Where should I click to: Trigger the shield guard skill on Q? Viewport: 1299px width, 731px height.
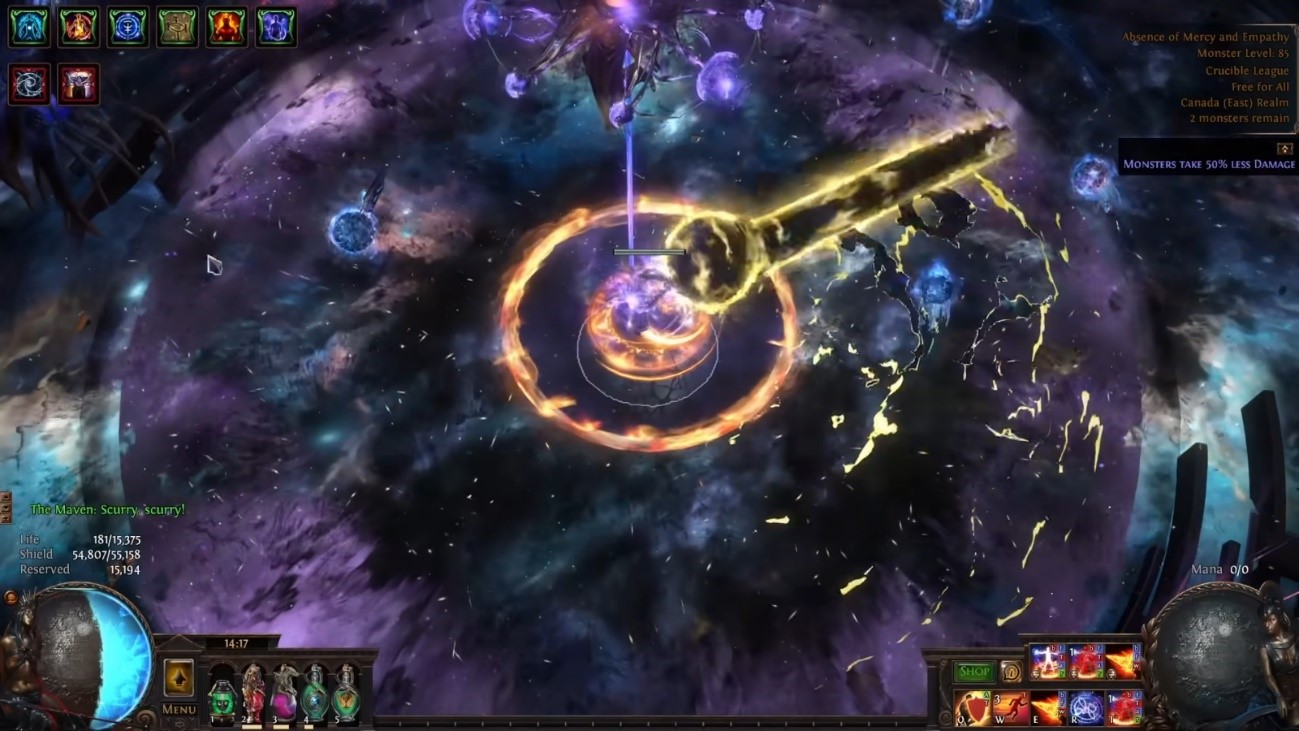[972, 705]
